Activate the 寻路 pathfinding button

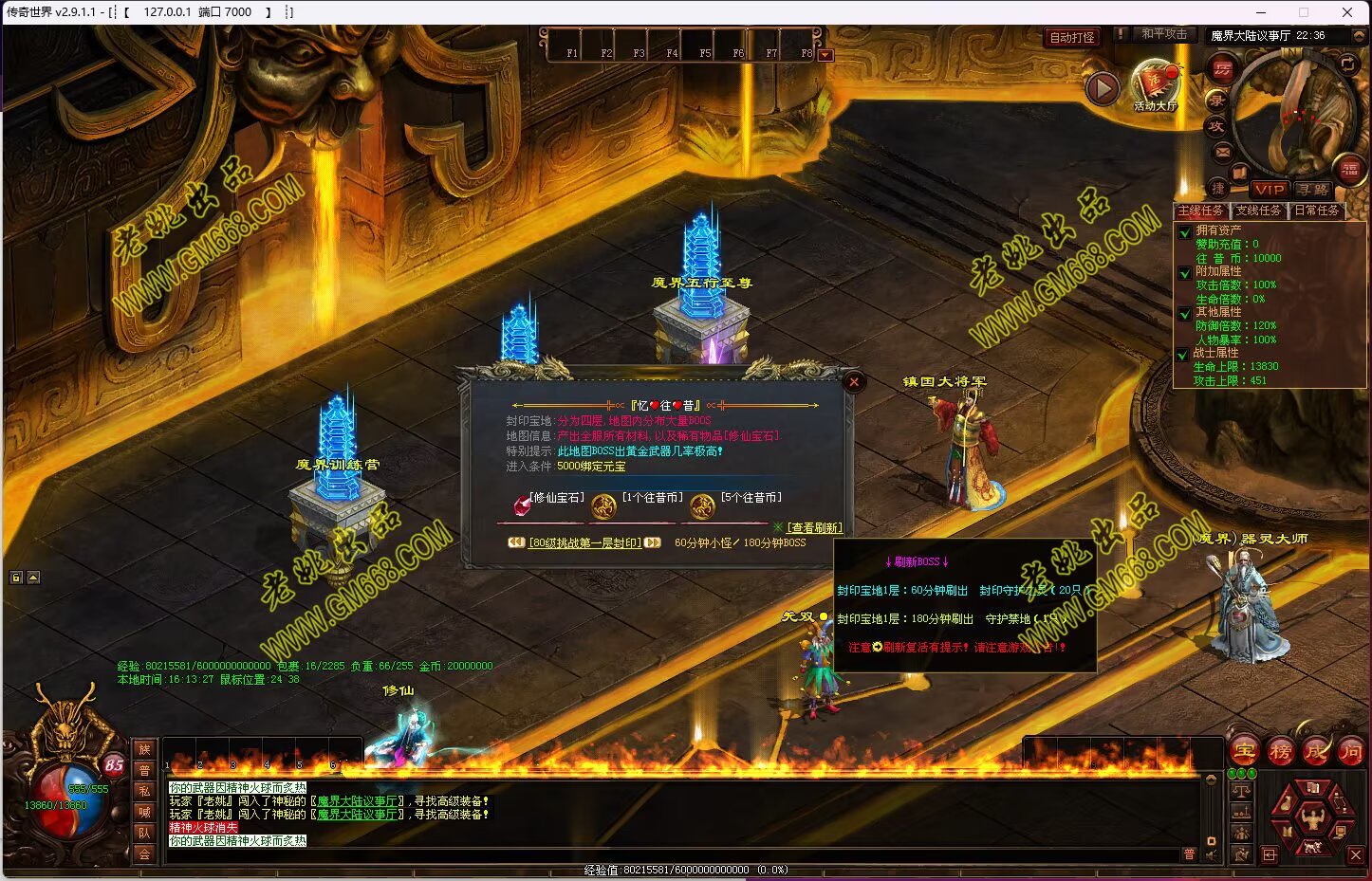tap(1313, 190)
